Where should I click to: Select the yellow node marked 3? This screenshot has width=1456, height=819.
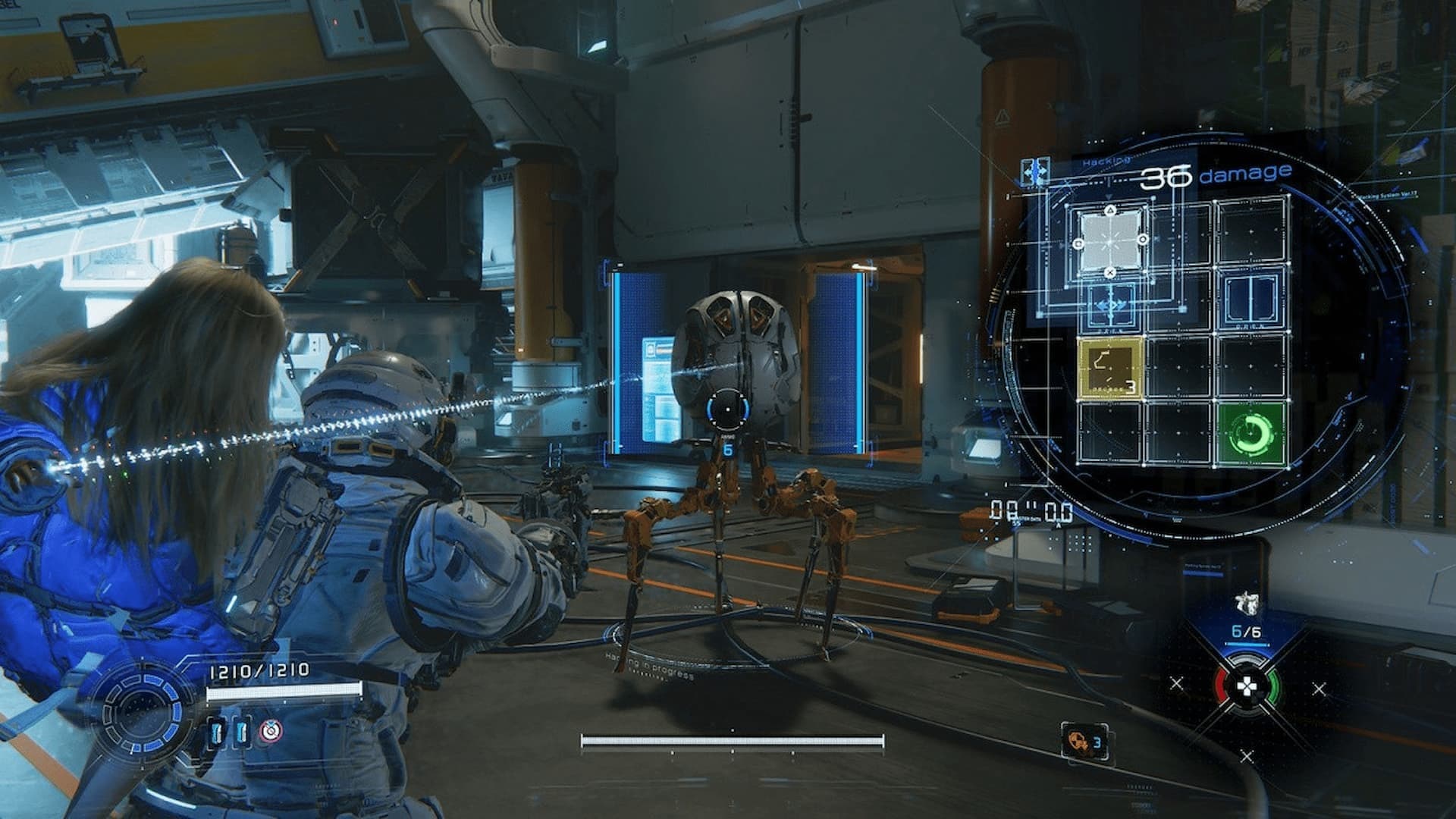click(x=1109, y=368)
